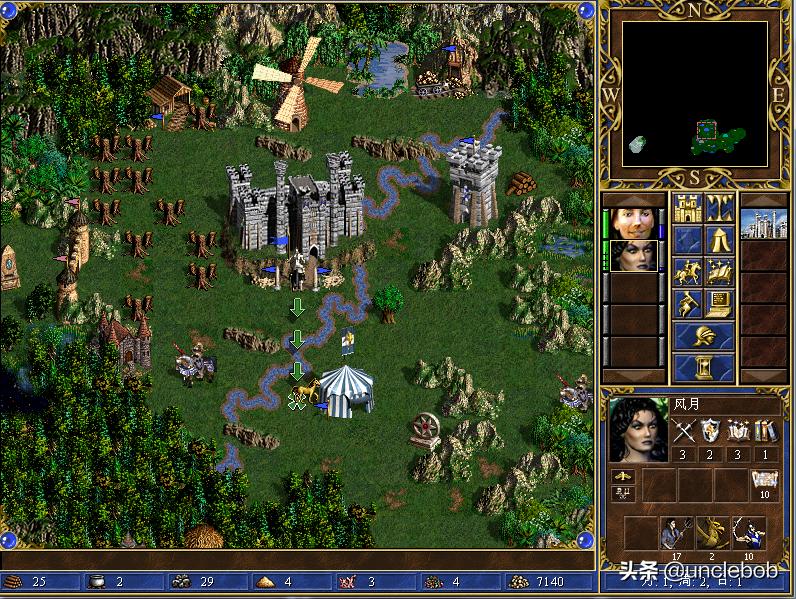This screenshot has height=599, width=796.
Task: Select the pikeman troop stack of 17
Action: tap(676, 534)
